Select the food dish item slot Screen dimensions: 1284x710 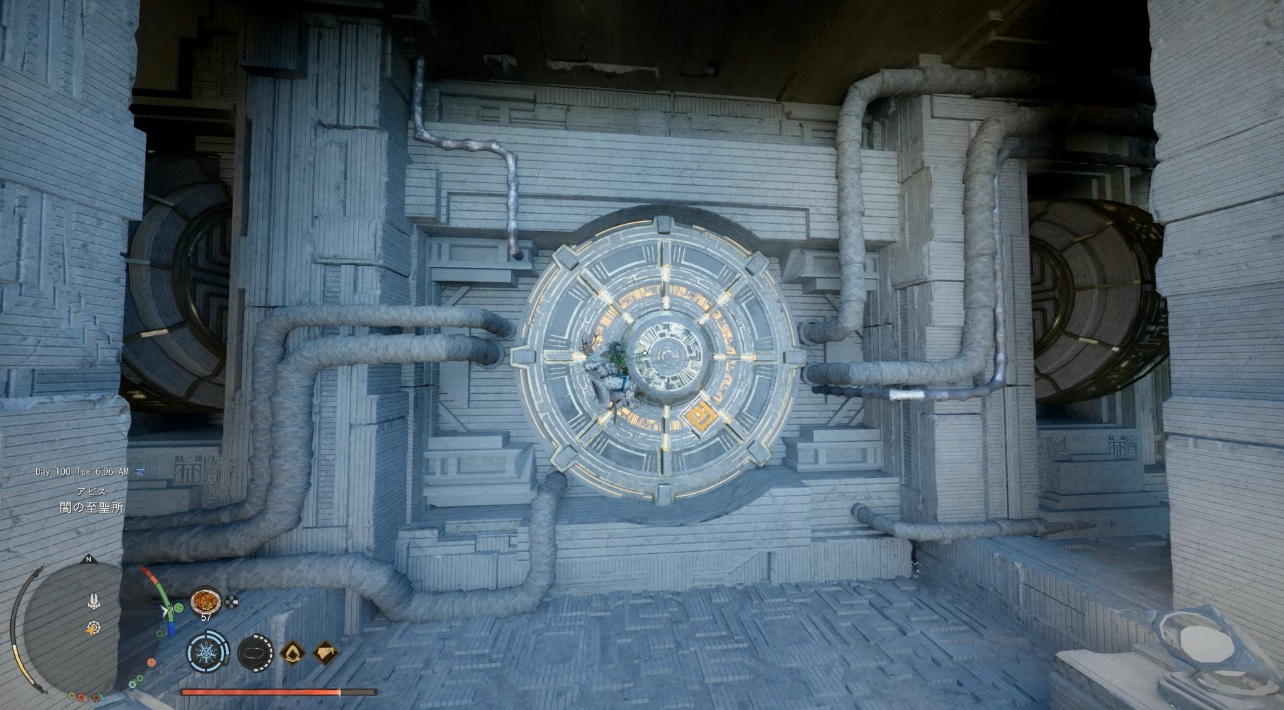pyautogui.click(x=205, y=601)
